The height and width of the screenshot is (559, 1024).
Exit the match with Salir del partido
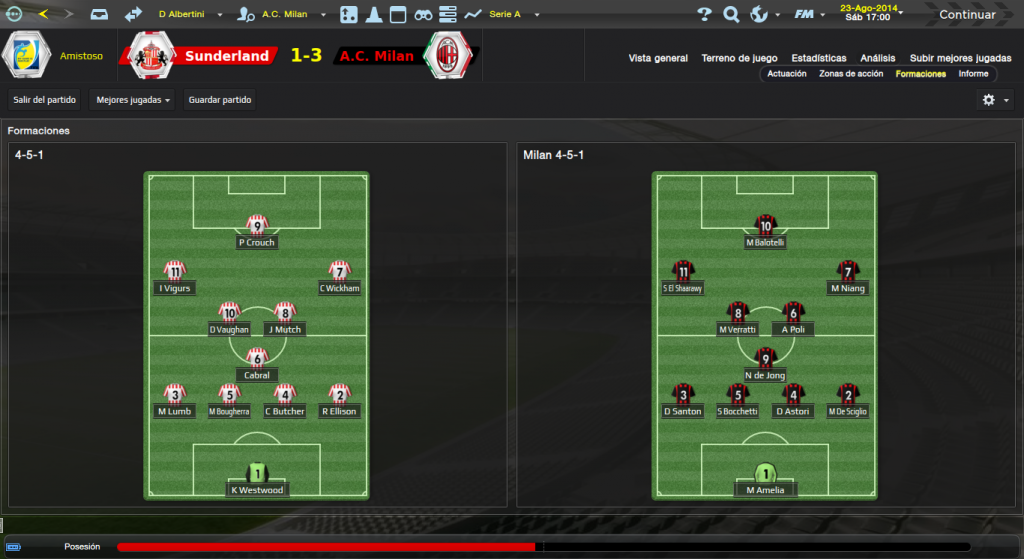point(46,100)
